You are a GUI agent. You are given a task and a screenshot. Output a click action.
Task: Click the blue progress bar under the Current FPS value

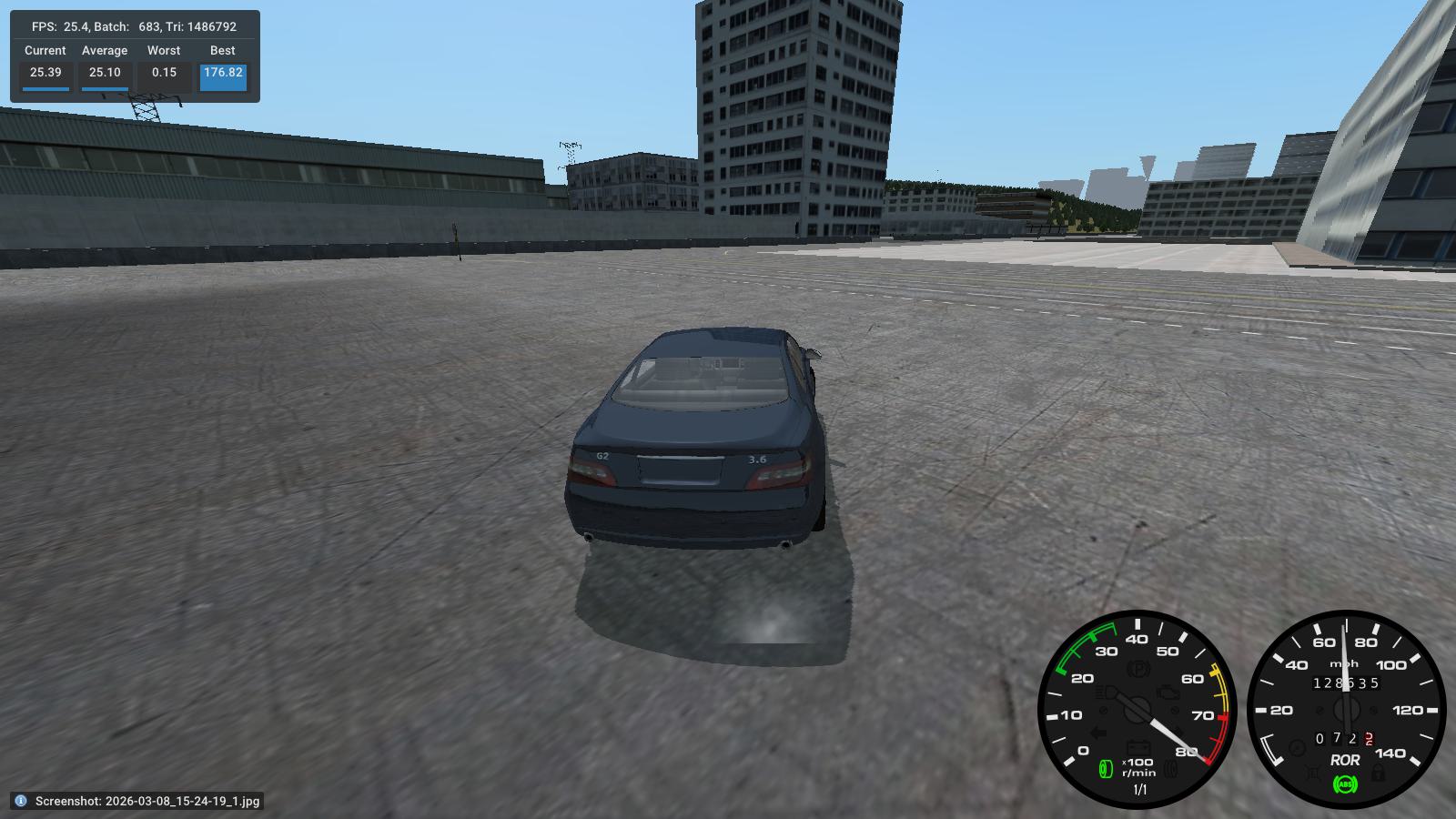click(x=44, y=89)
